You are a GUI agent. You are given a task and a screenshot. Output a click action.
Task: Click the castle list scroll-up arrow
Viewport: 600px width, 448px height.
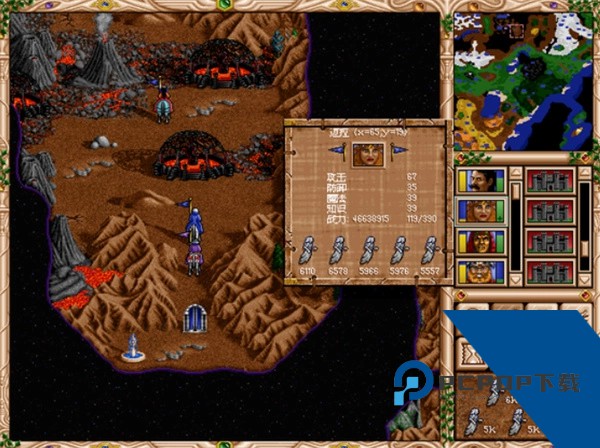(585, 173)
